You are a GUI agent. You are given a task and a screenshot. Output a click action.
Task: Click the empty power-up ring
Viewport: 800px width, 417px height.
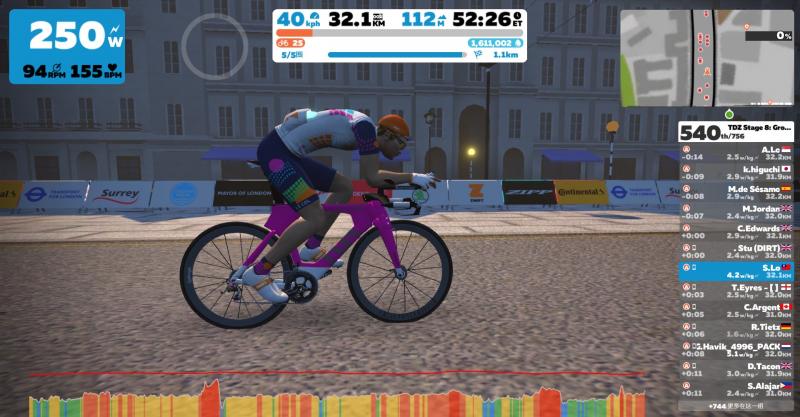(214, 45)
